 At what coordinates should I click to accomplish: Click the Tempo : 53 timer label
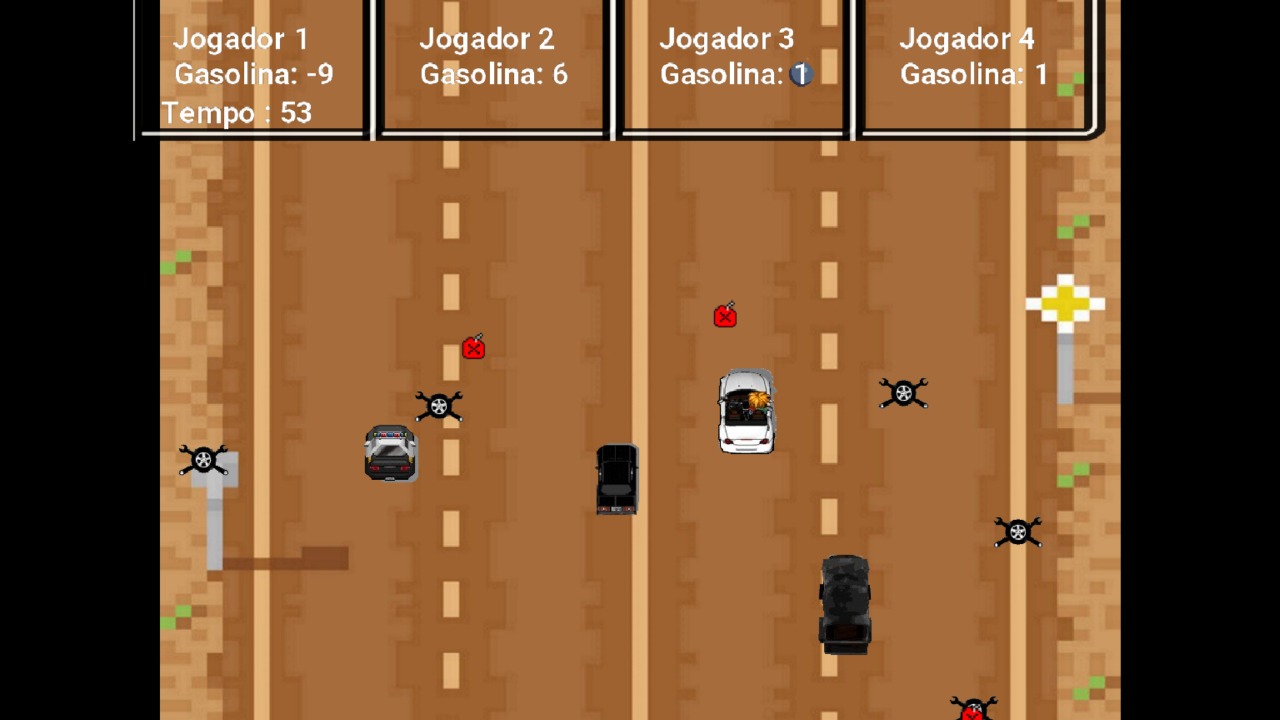point(236,113)
